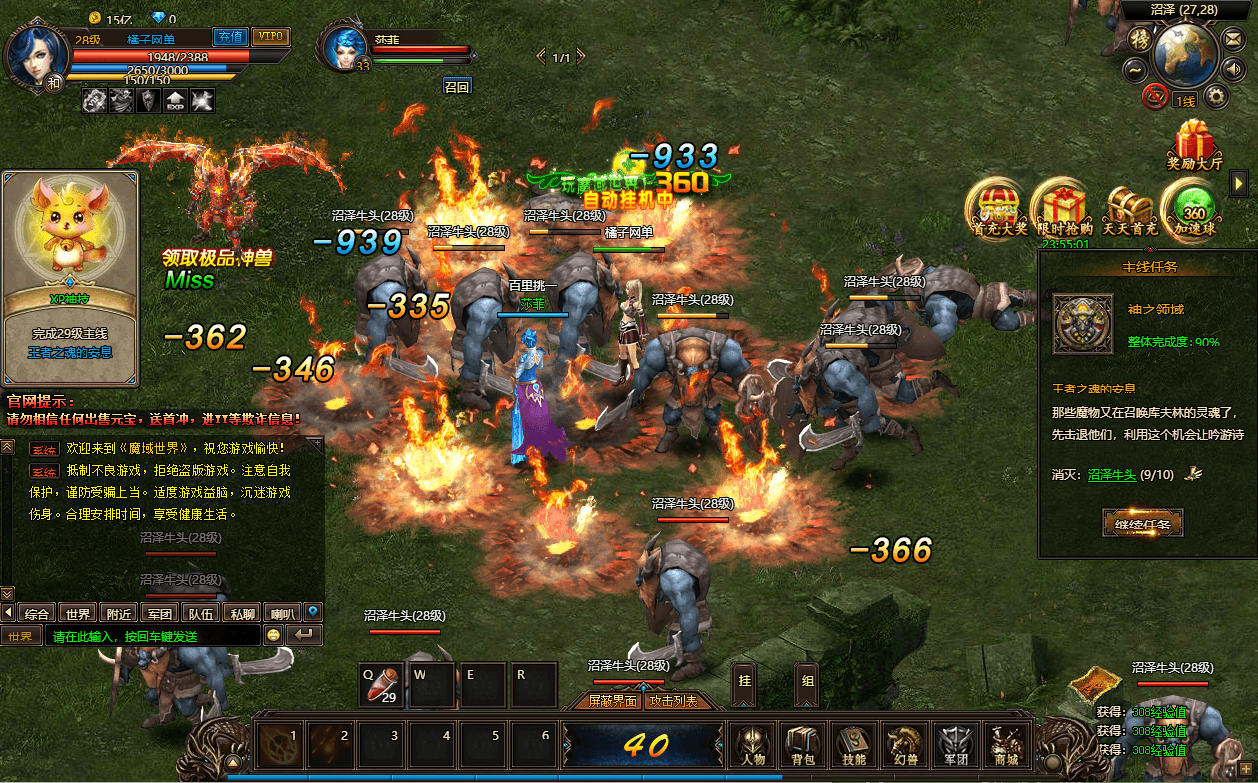Click the chat message input field
Screen dimensions: 1258x783
click(x=150, y=636)
